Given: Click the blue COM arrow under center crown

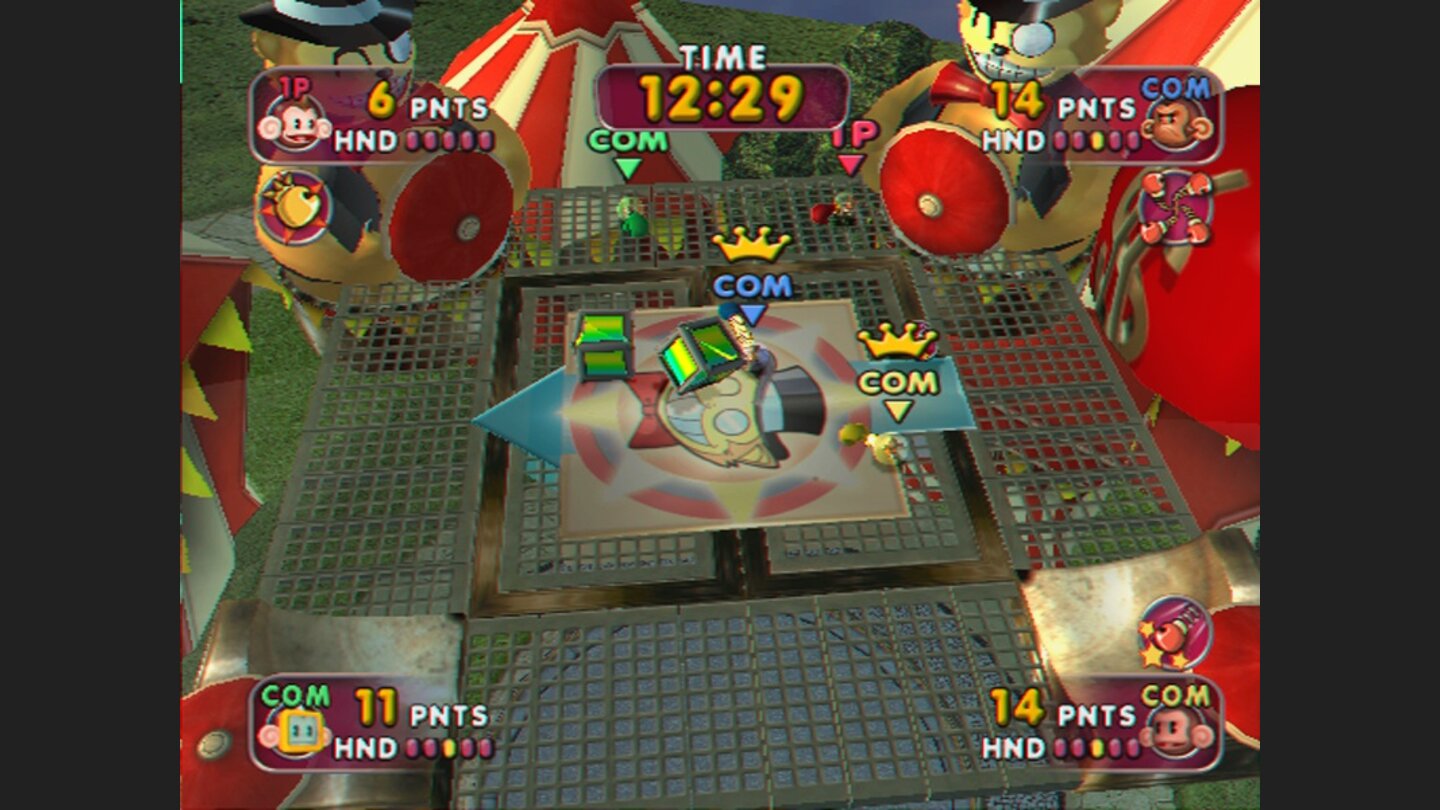Looking at the screenshot, I should [752, 315].
